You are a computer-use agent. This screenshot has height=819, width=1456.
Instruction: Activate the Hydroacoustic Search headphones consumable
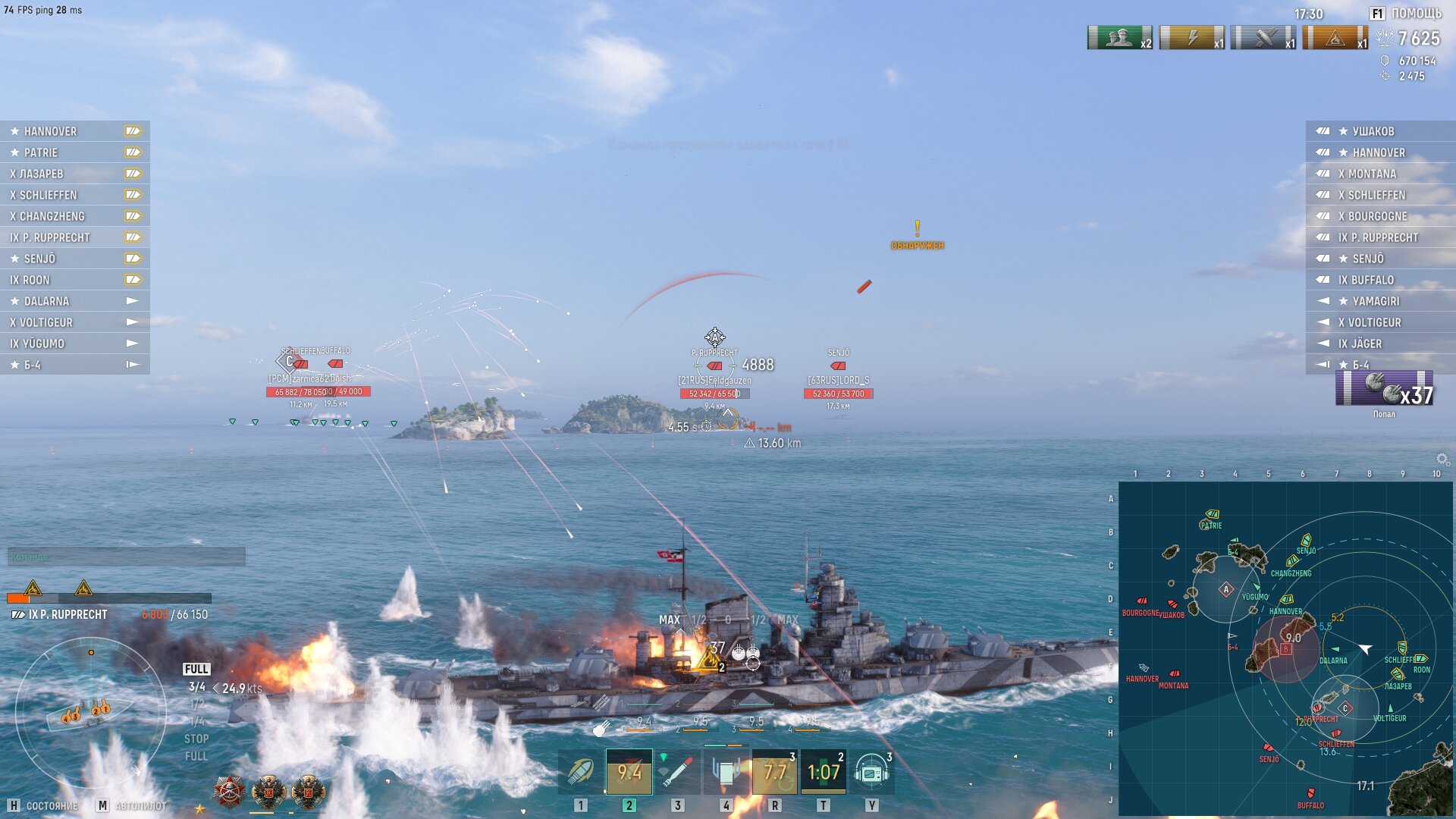point(871,772)
